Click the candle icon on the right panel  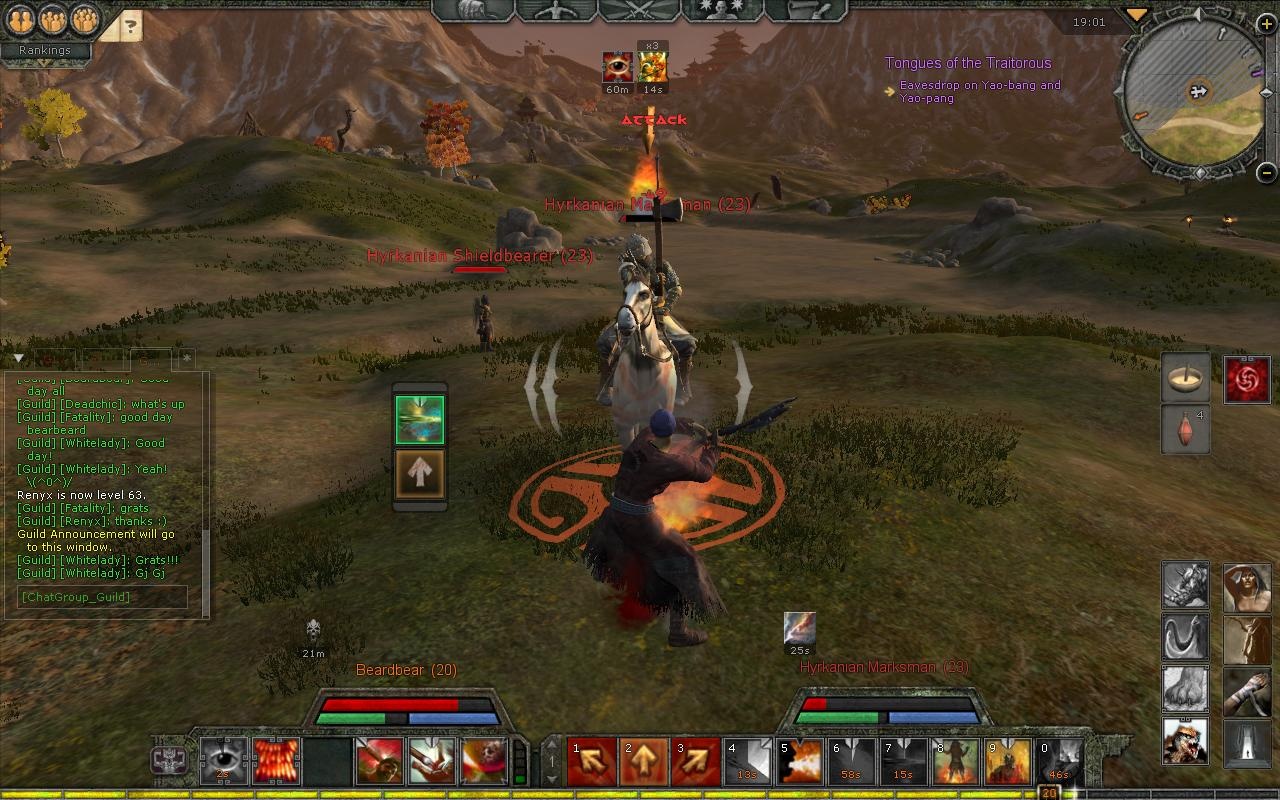pos(1185,378)
